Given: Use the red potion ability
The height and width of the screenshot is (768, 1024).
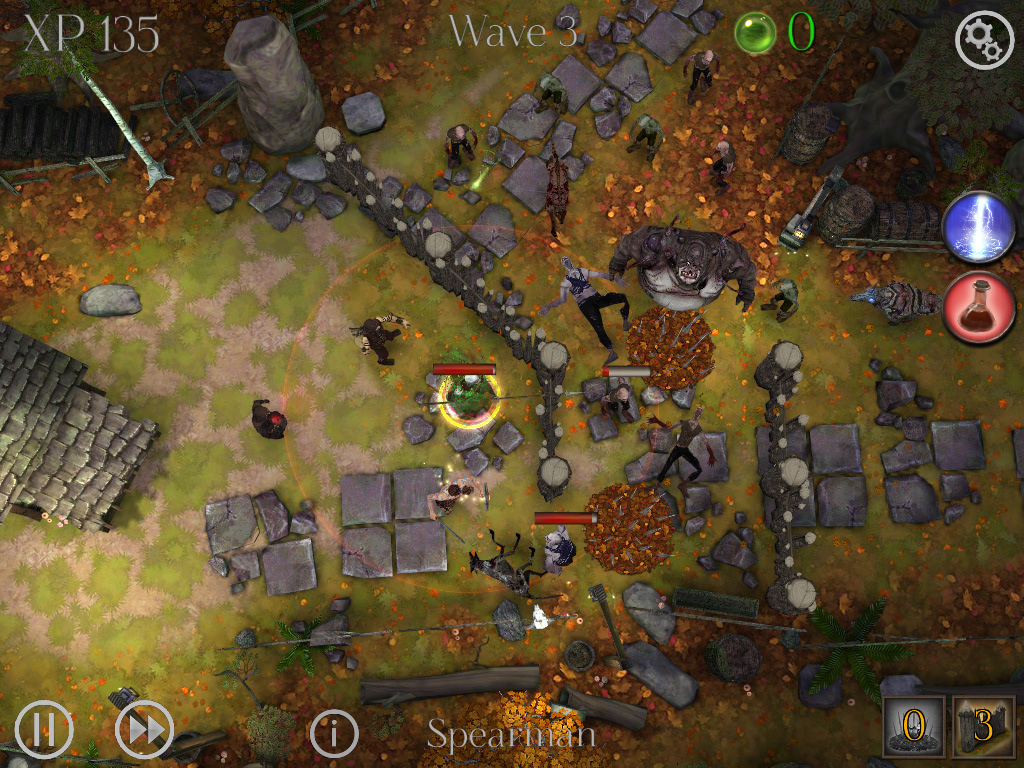Looking at the screenshot, I should [x=979, y=308].
